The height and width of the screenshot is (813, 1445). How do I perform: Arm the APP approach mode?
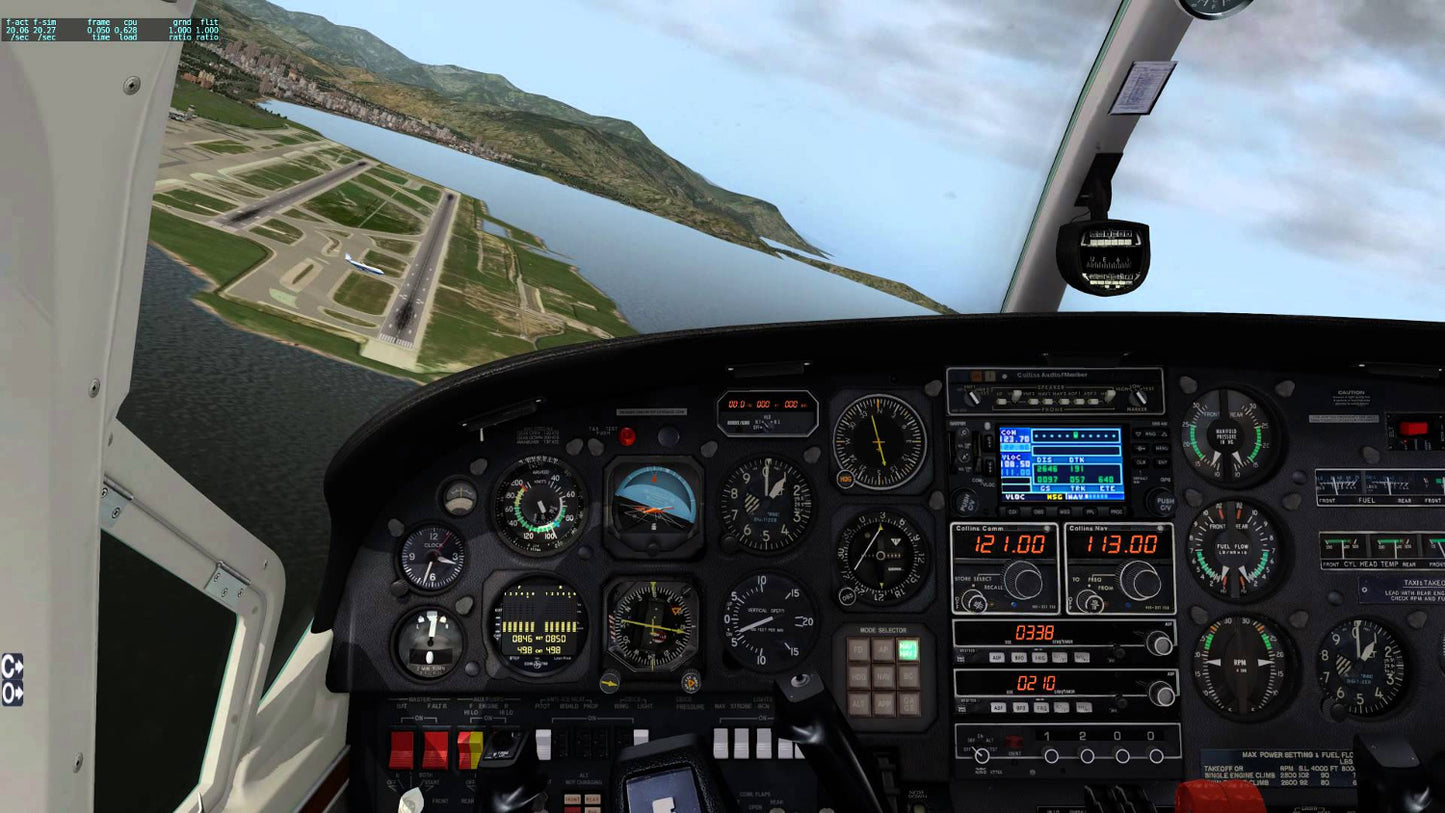tap(885, 703)
